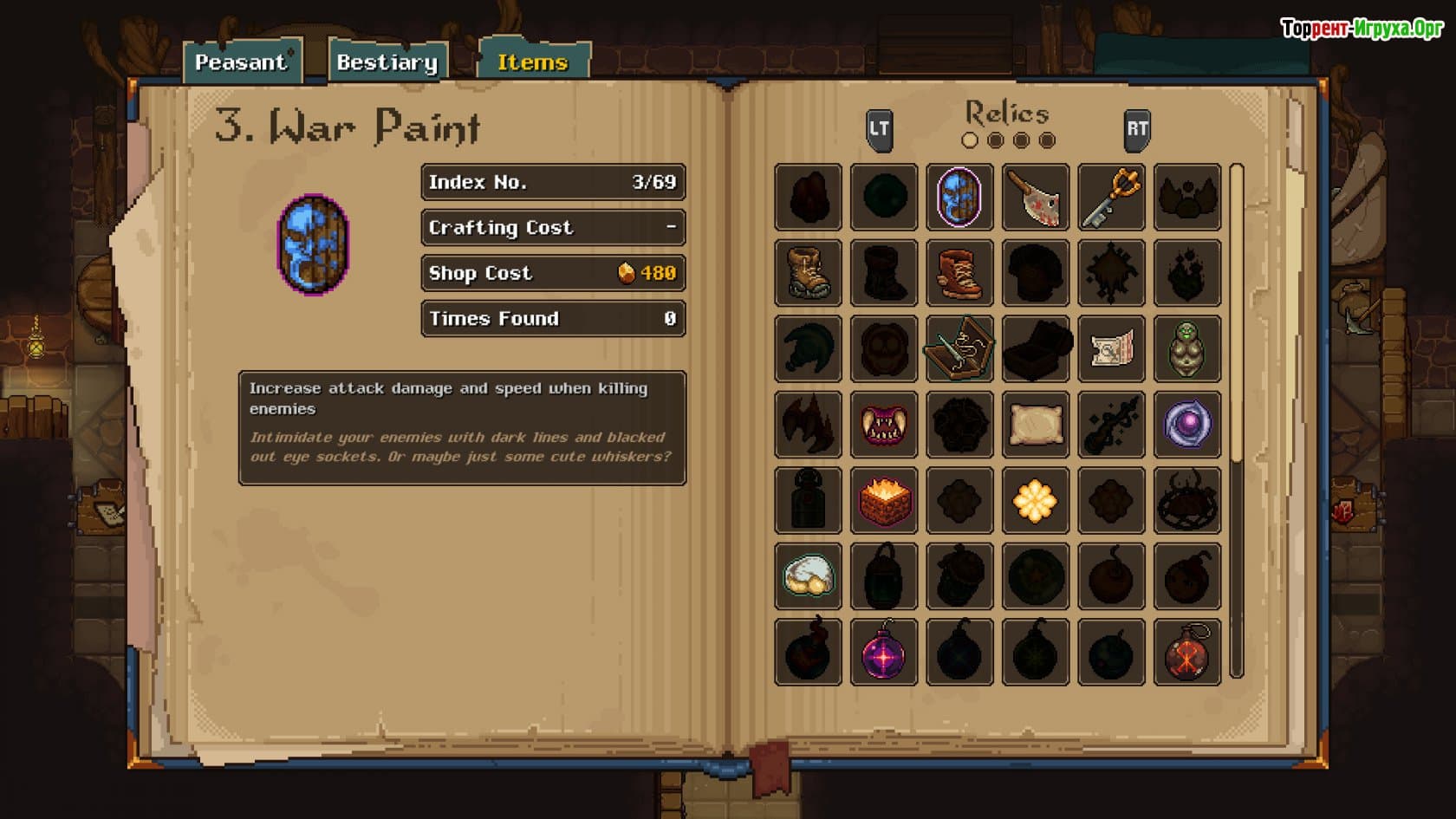Choose the magenta glowing bomb relic

(x=884, y=653)
